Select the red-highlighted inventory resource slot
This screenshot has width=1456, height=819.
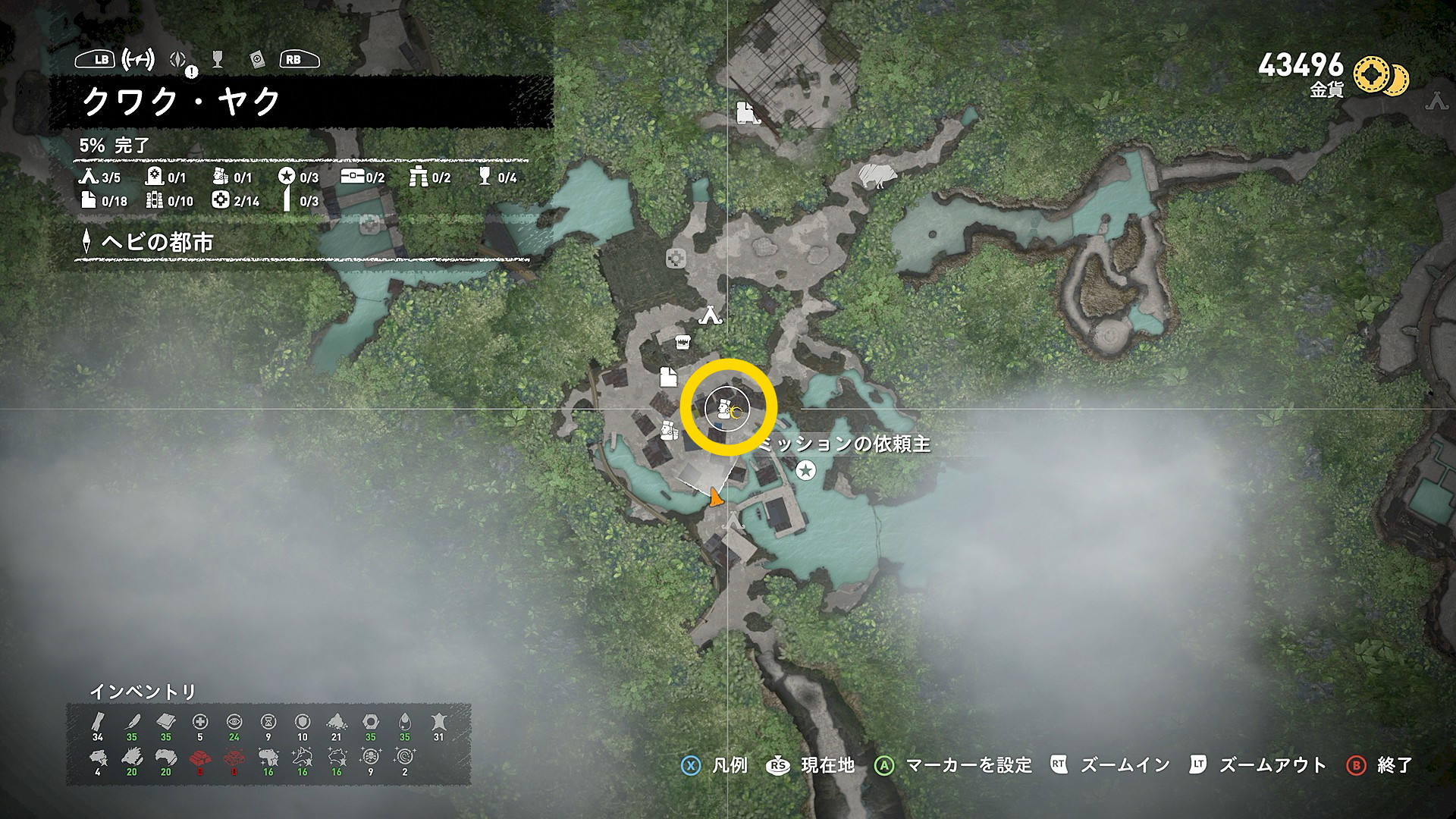pos(200,757)
